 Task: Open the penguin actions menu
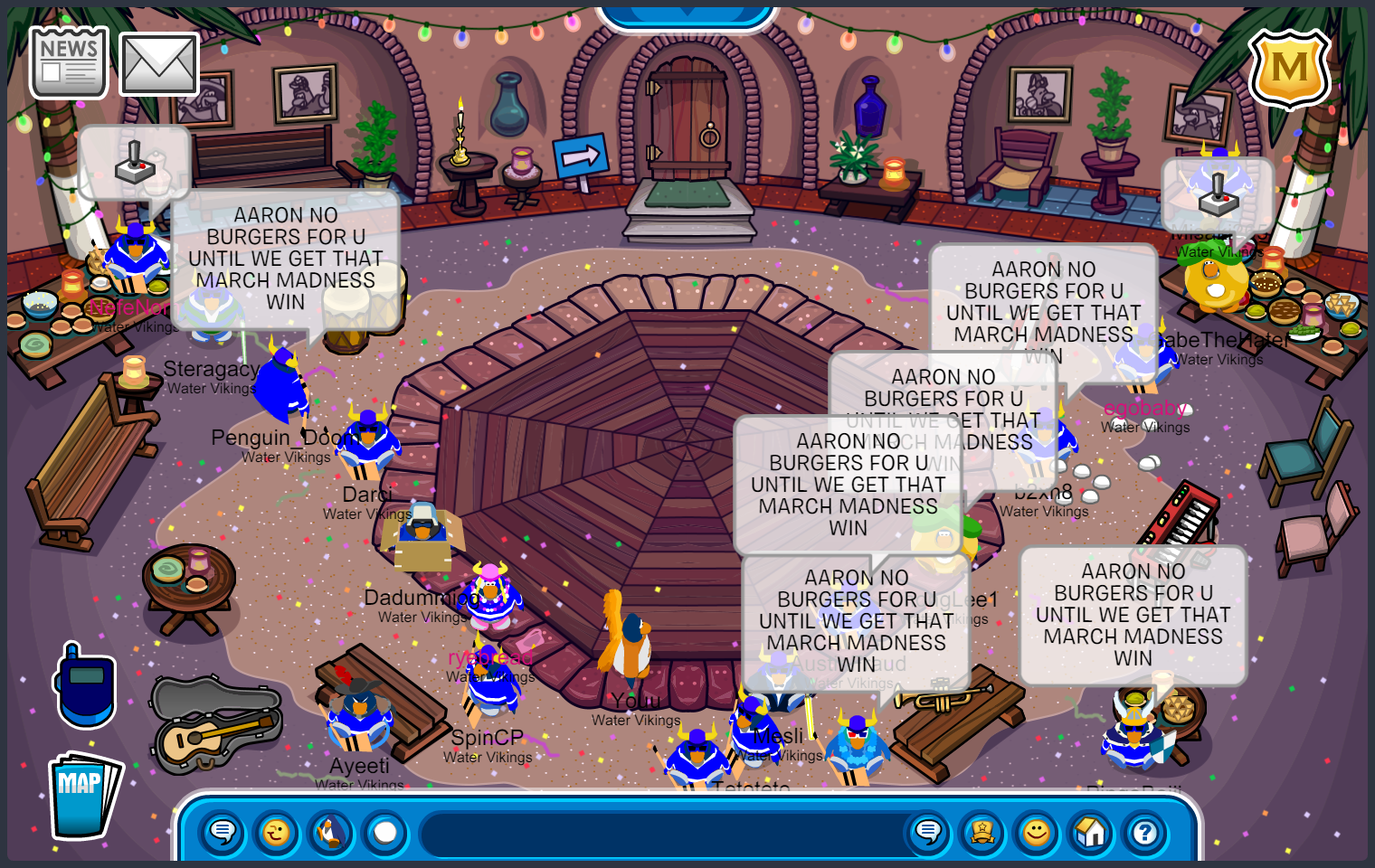[331, 832]
